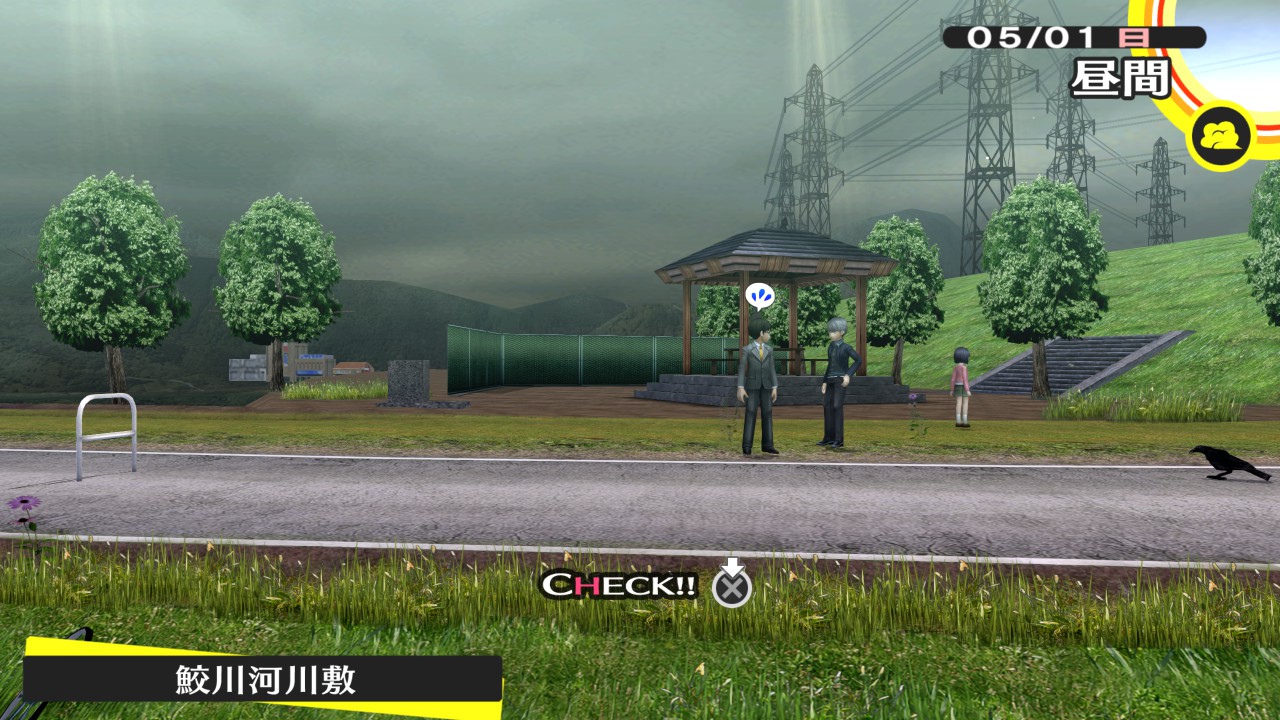The height and width of the screenshot is (720, 1280).
Task: Select the speech bubble above the student
Action: tap(759, 296)
